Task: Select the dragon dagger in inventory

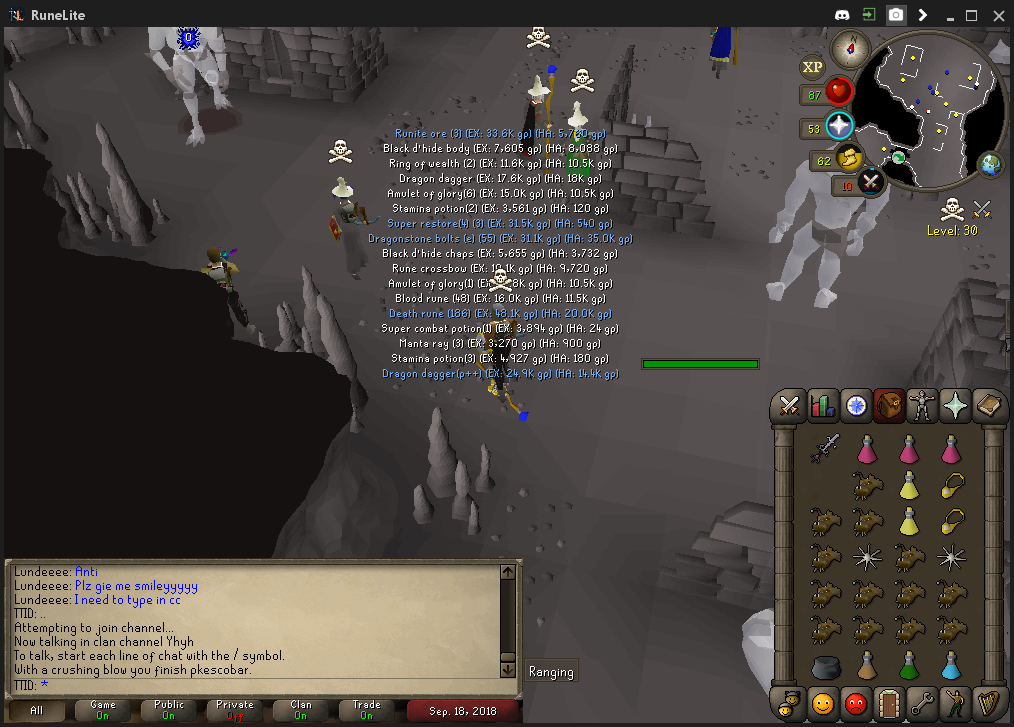Action: click(826, 449)
